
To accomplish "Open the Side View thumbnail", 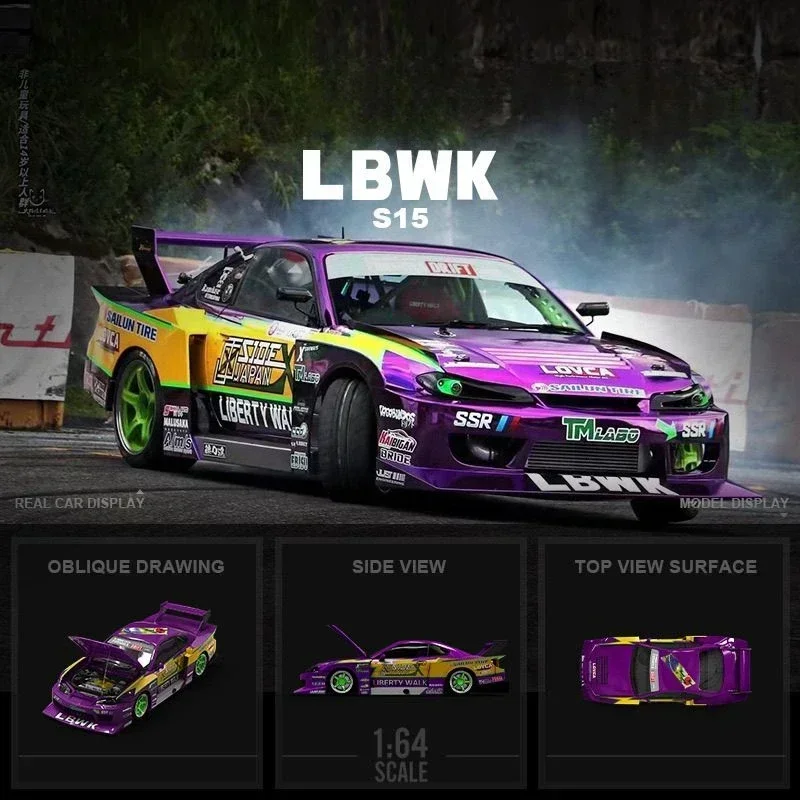I will [399, 665].
